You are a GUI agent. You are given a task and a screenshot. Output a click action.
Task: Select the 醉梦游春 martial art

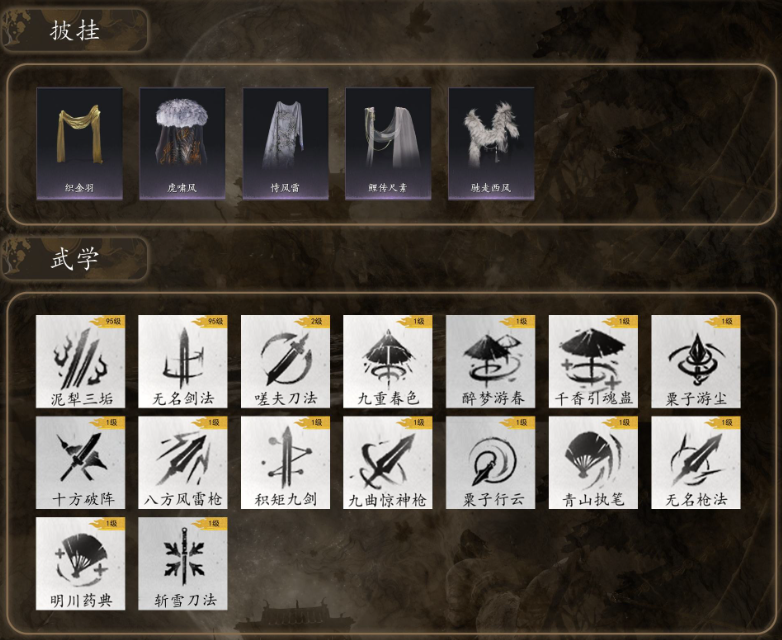pos(490,362)
